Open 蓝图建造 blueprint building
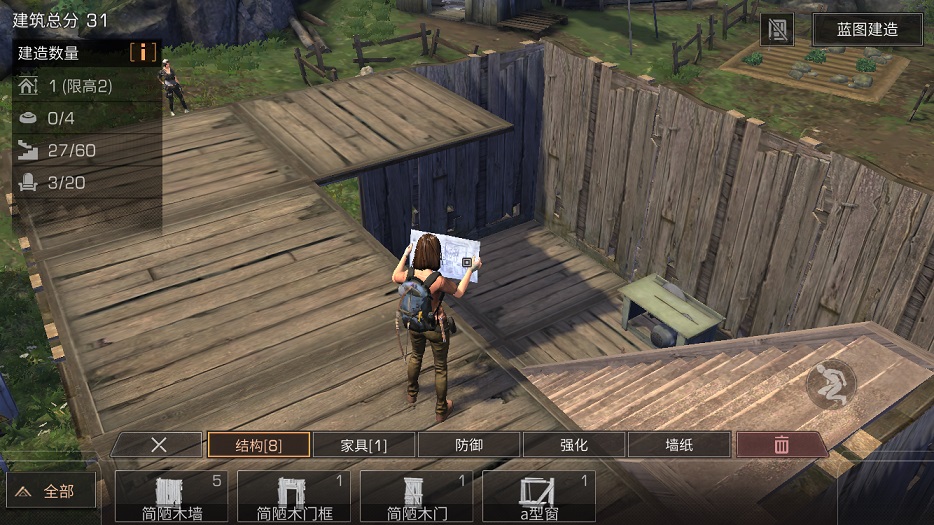 pos(867,29)
